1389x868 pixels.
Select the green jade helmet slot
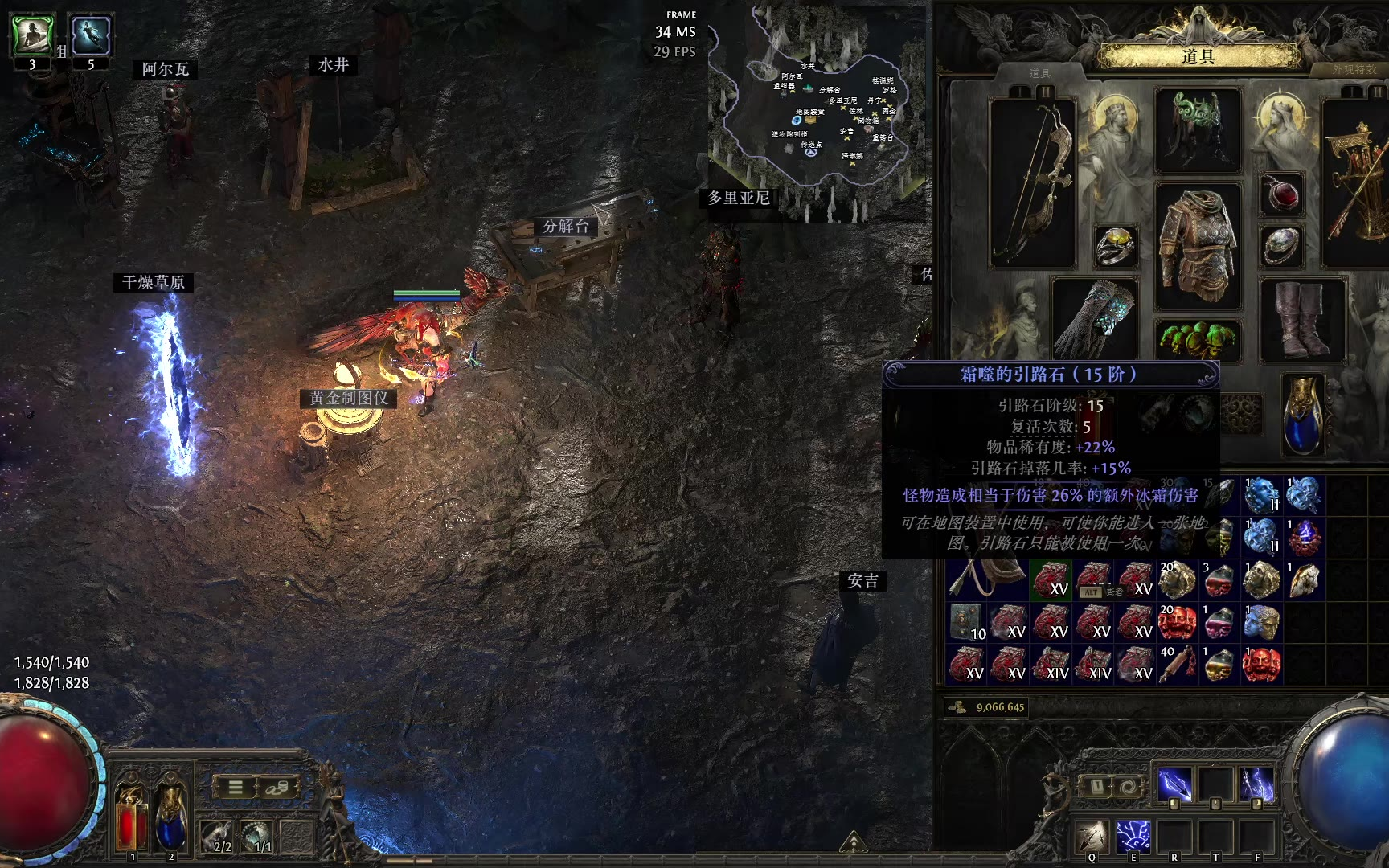1198,130
